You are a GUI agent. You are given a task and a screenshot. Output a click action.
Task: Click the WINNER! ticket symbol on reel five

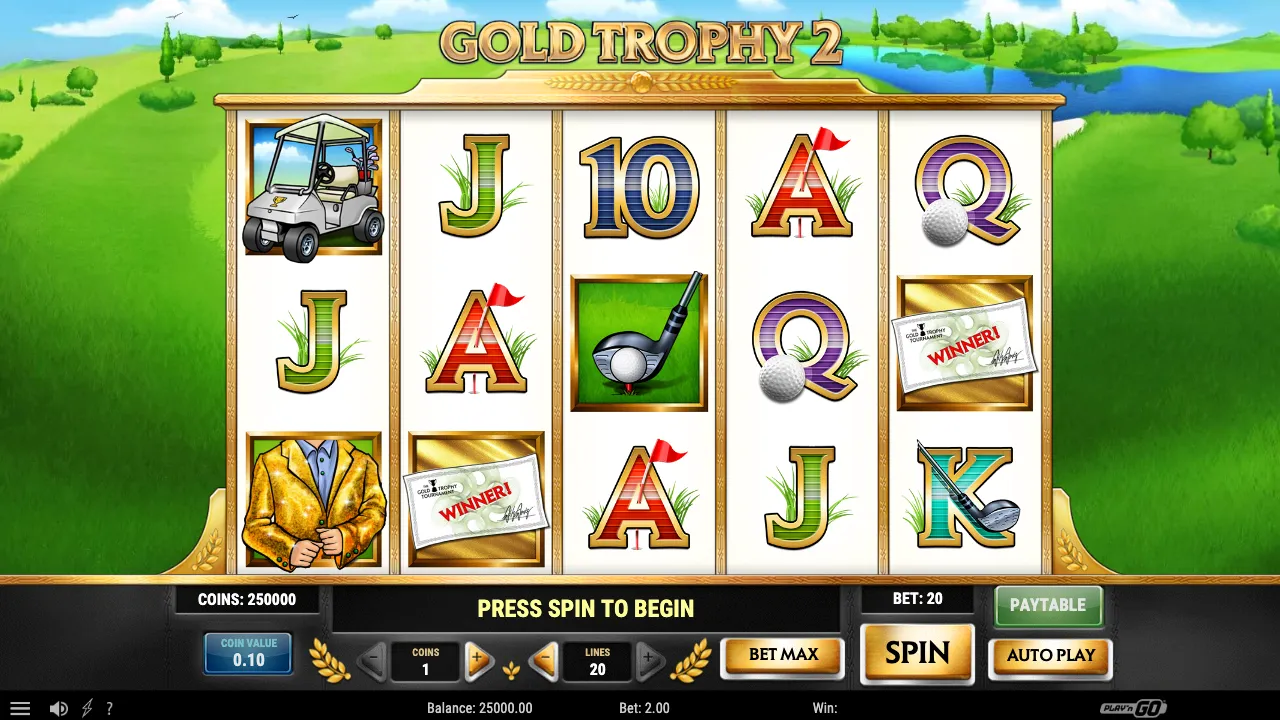[x=964, y=344]
